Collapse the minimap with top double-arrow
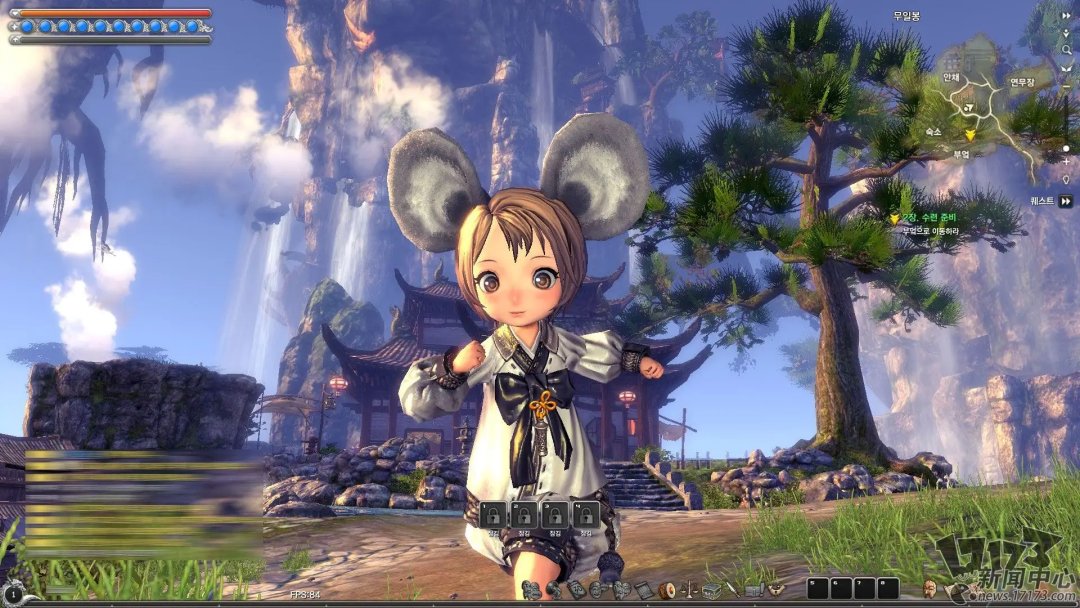This screenshot has width=1080, height=608. click(x=1066, y=15)
